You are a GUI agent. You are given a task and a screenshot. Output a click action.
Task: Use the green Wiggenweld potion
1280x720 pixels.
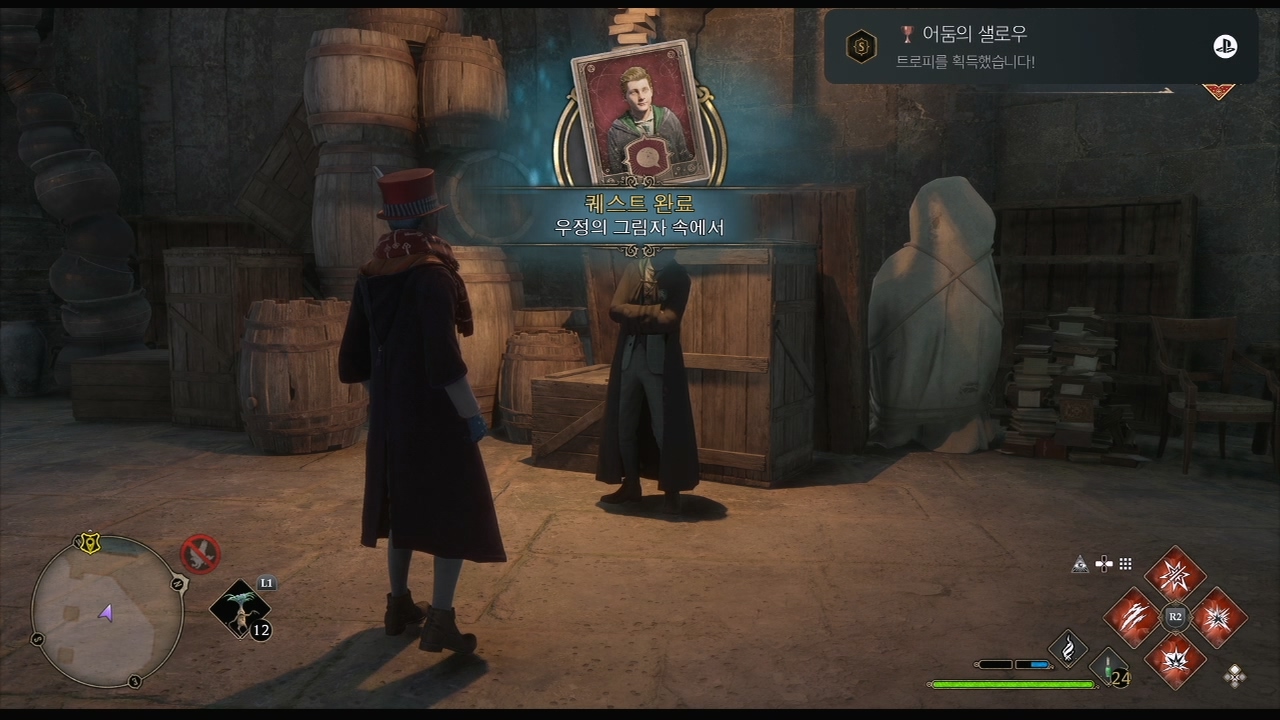(1108, 667)
